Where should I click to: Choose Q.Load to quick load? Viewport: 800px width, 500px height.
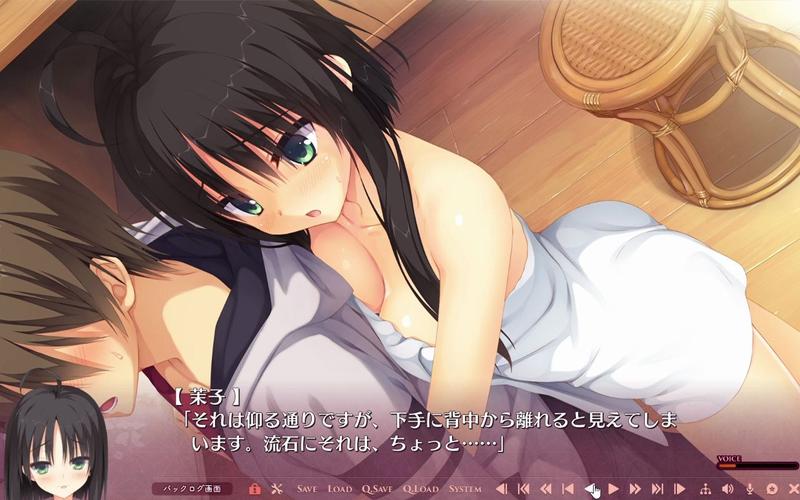tap(421, 489)
